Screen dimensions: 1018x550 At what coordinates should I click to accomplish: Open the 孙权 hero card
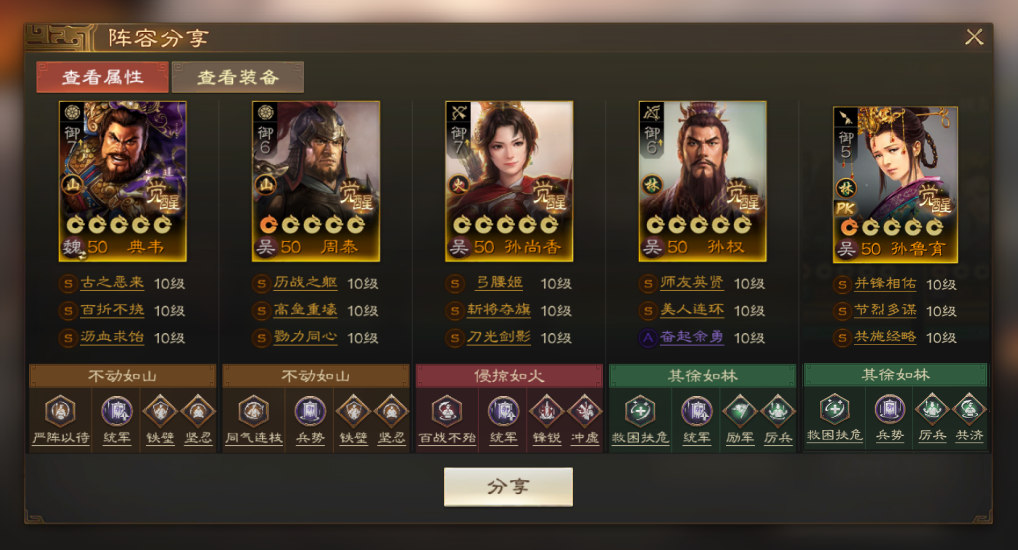pos(702,180)
